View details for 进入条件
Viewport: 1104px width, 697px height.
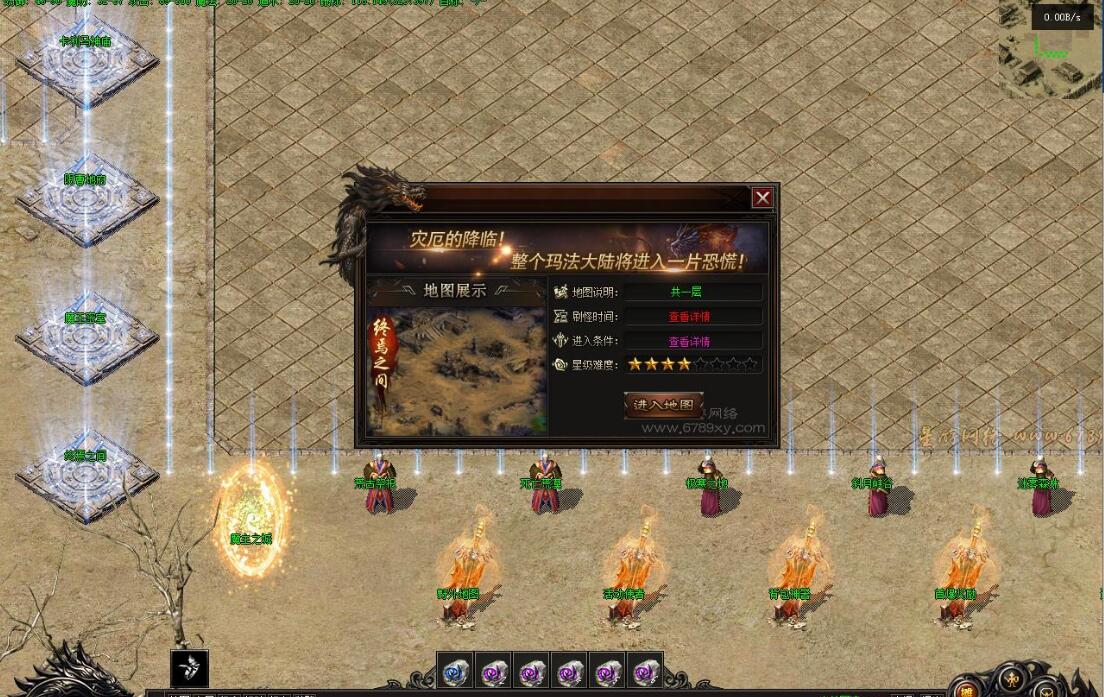point(689,341)
